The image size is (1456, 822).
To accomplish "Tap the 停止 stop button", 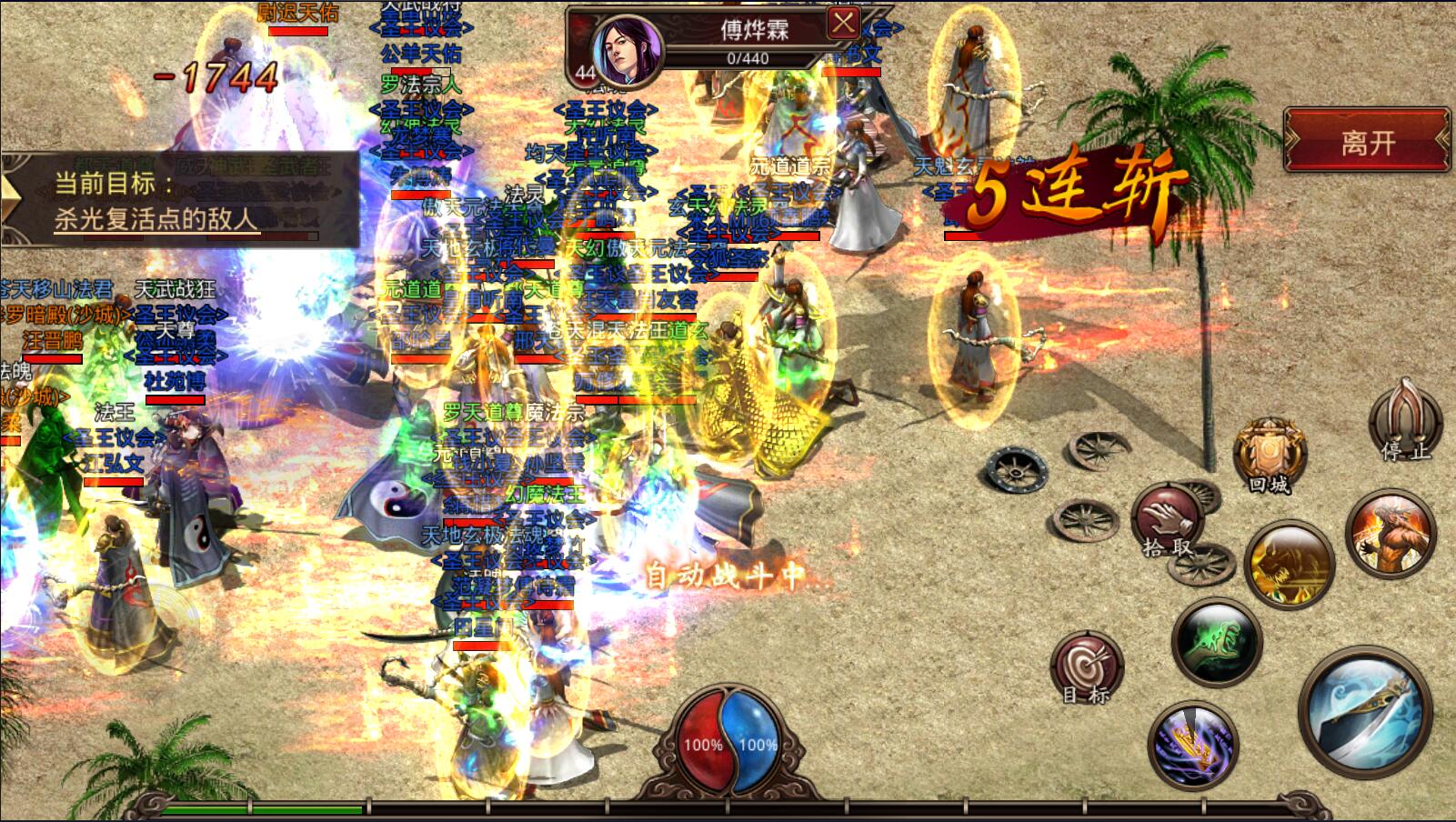I will (1405, 423).
